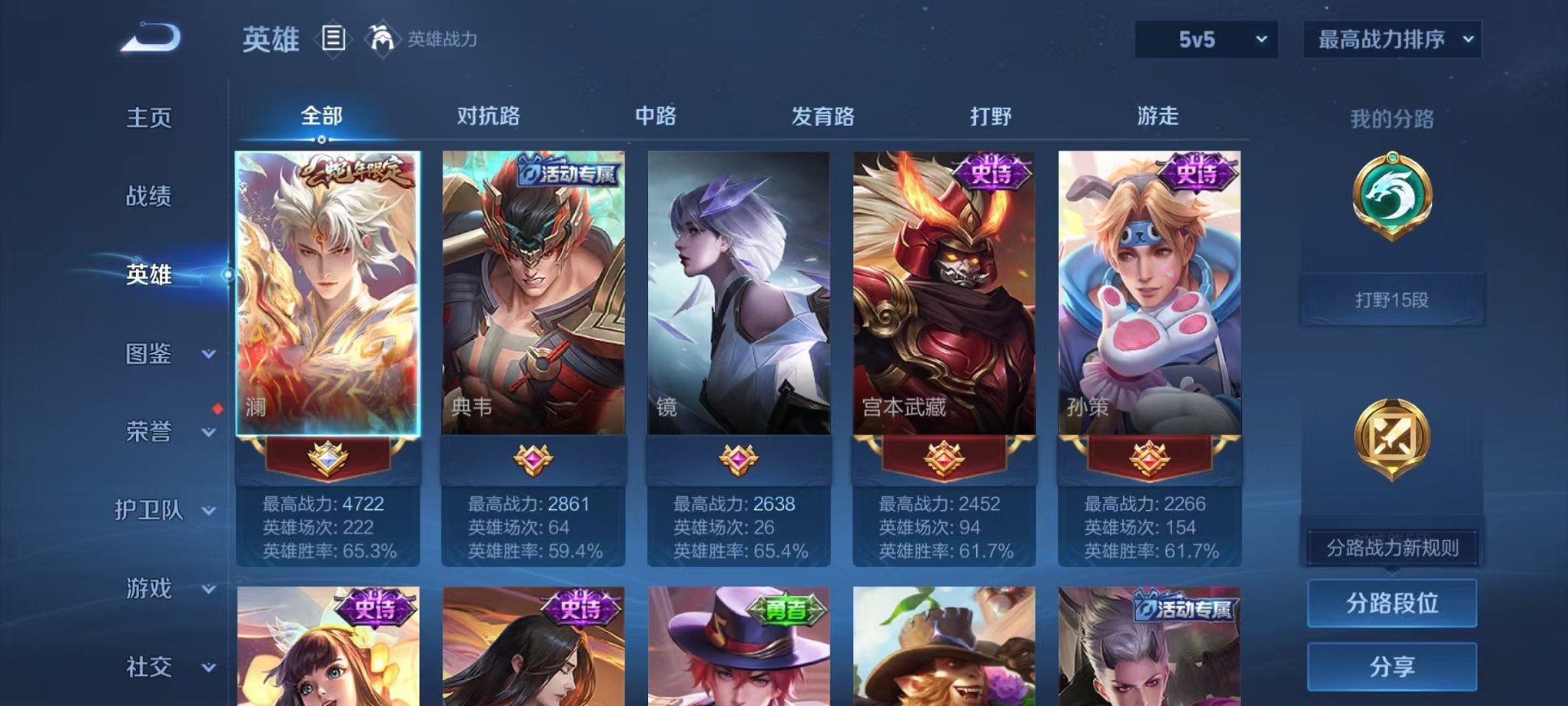1568x706 pixels.
Task: Expand the 图鉴 sidebar section
Action: (150, 355)
